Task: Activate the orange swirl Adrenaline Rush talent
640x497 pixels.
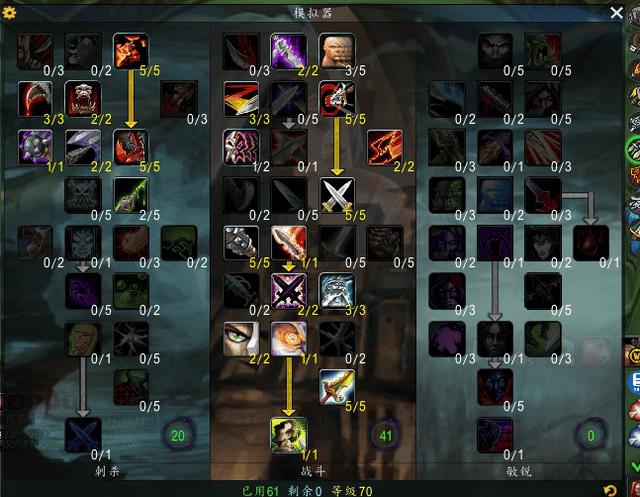Action: pos(288,338)
